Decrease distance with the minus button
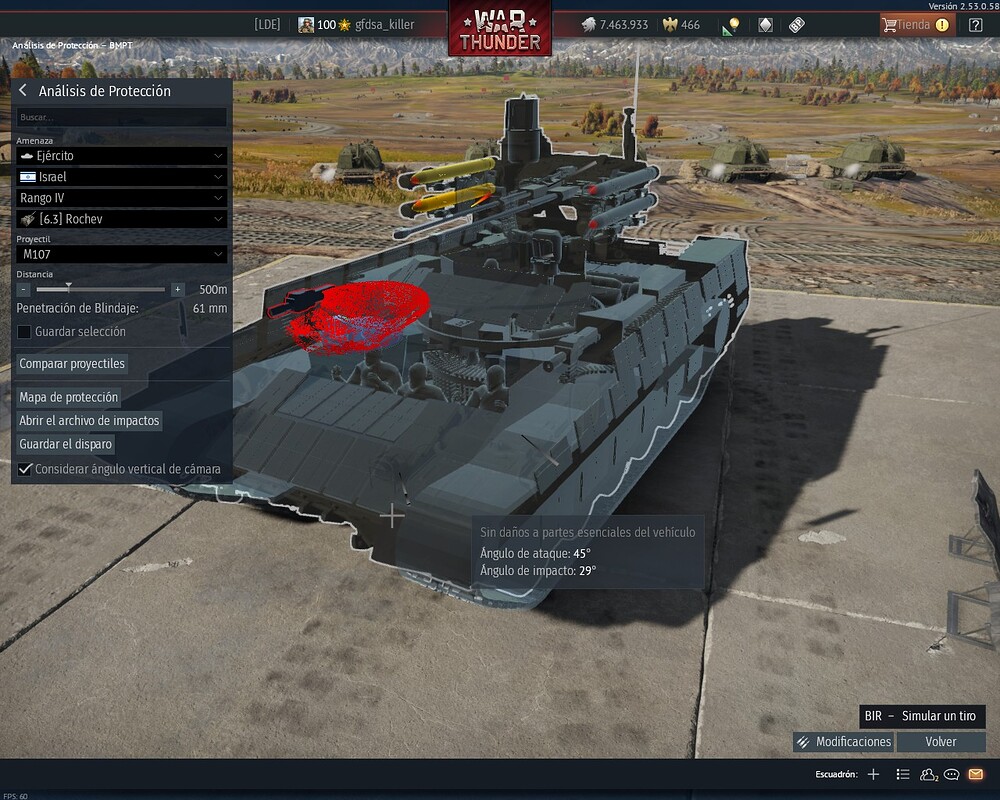The image size is (1000, 800). (x=24, y=290)
